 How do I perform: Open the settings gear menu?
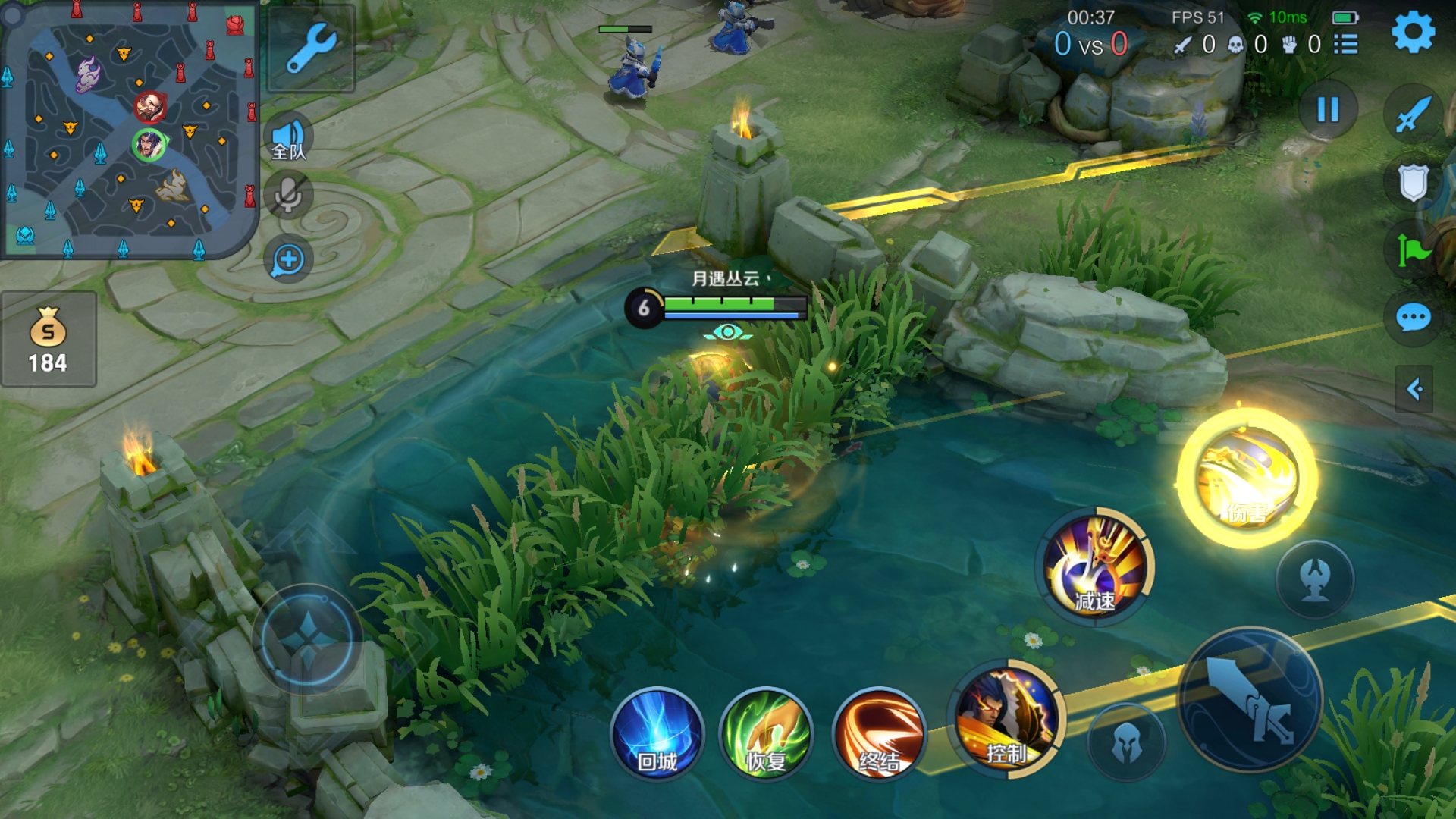click(x=1414, y=33)
